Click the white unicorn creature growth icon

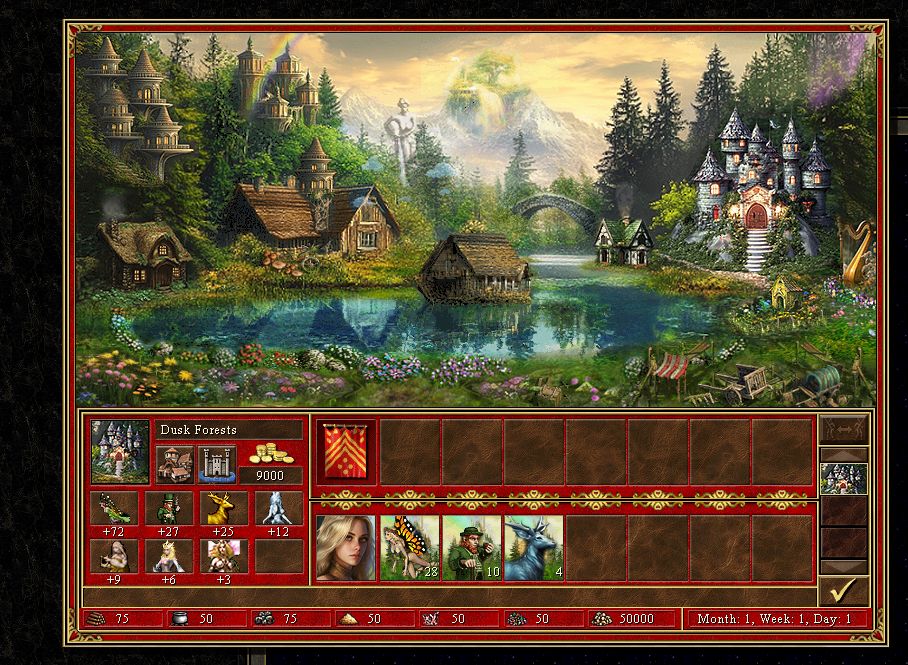tap(278, 508)
